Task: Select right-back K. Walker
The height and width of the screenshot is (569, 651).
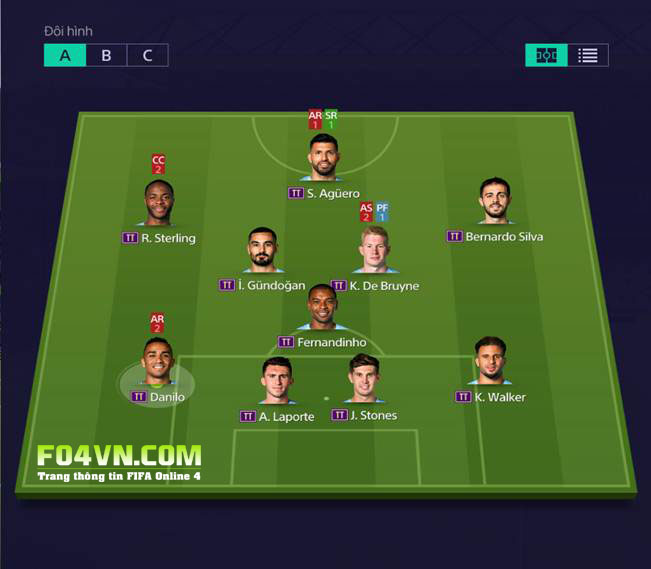Action: (489, 362)
